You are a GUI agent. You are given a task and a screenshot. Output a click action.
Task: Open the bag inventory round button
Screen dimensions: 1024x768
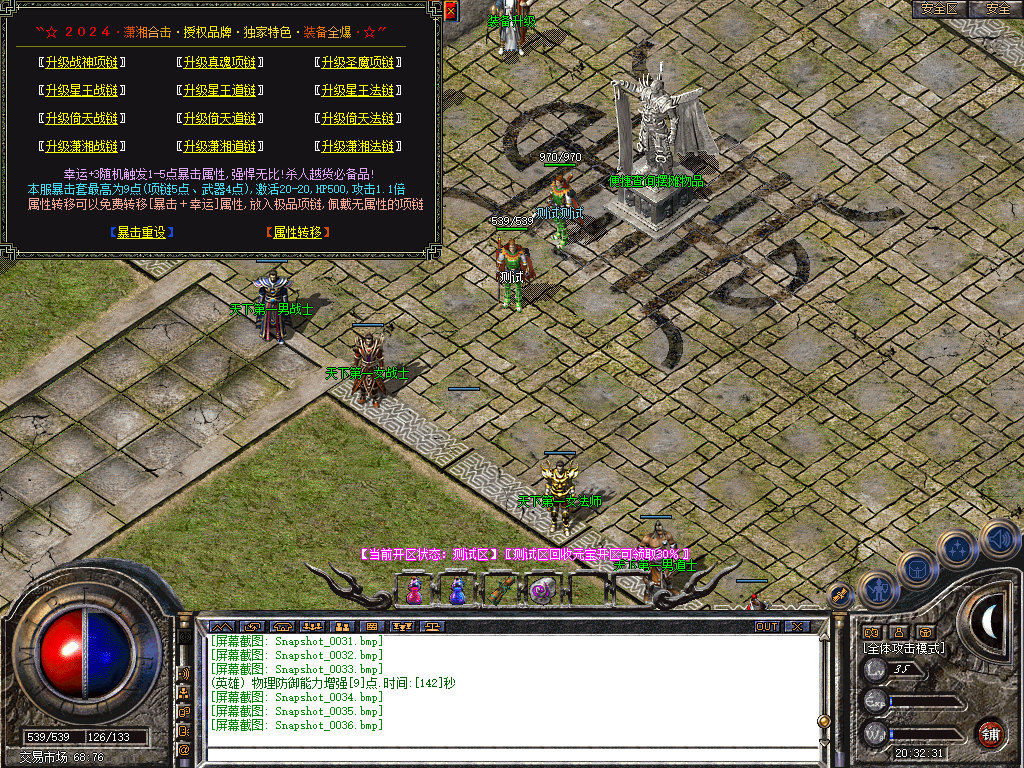[x=917, y=570]
